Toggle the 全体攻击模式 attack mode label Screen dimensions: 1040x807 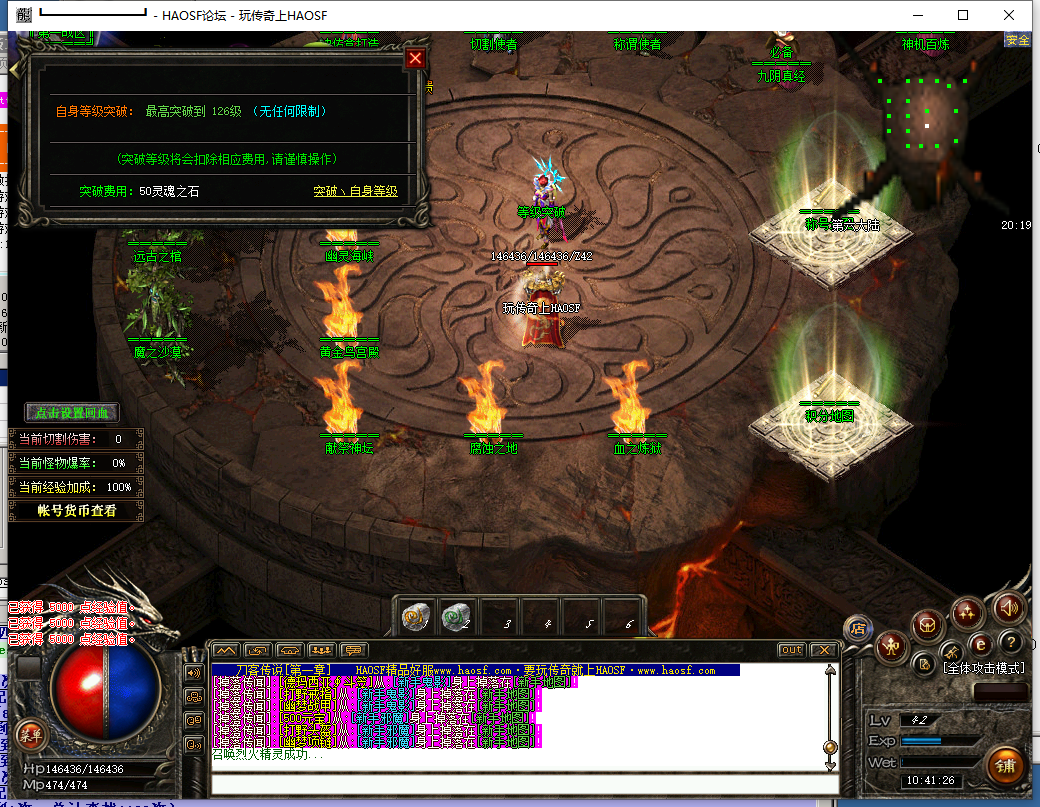985,667
